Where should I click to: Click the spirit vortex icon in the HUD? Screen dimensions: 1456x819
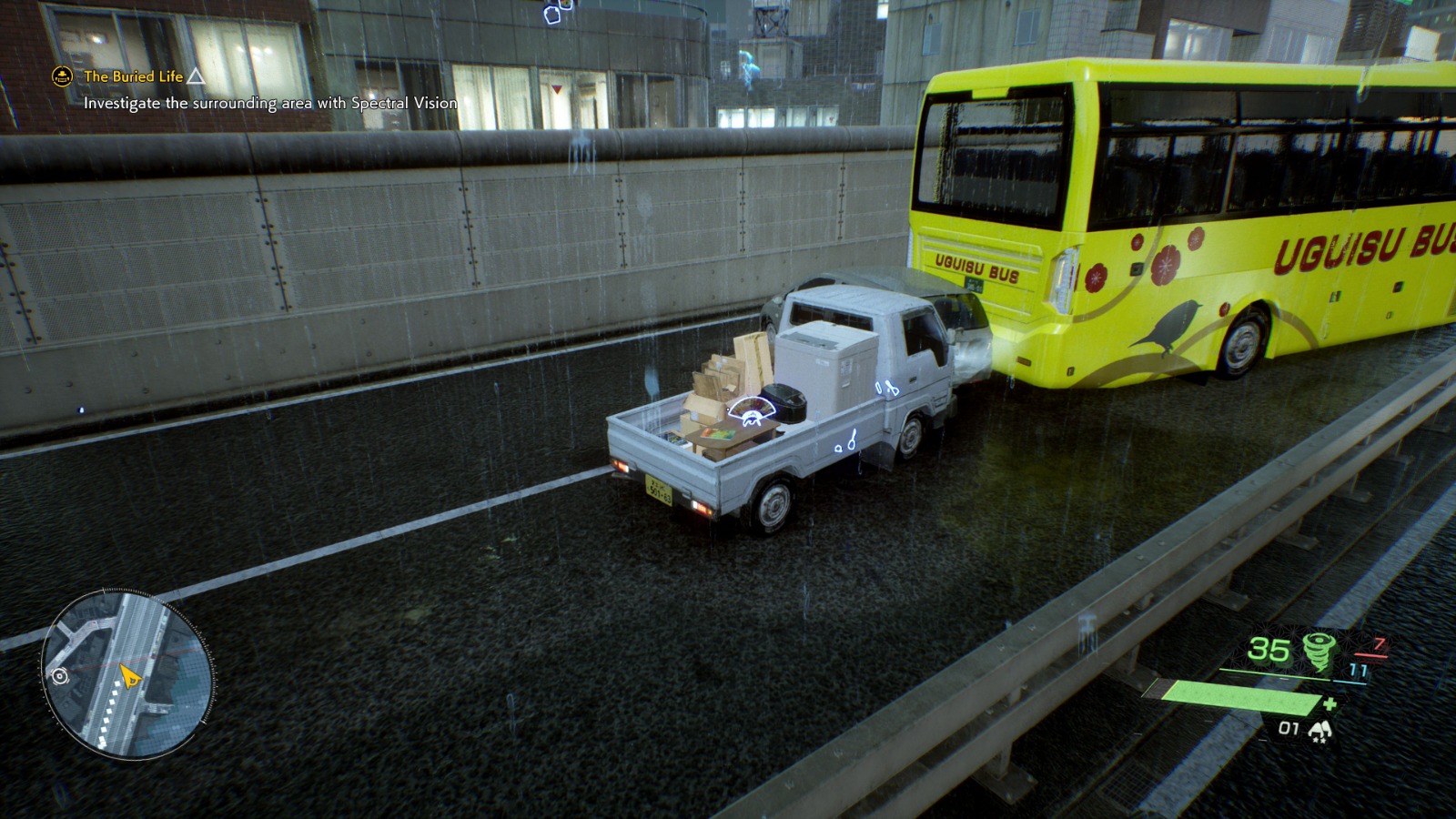(x=1320, y=650)
